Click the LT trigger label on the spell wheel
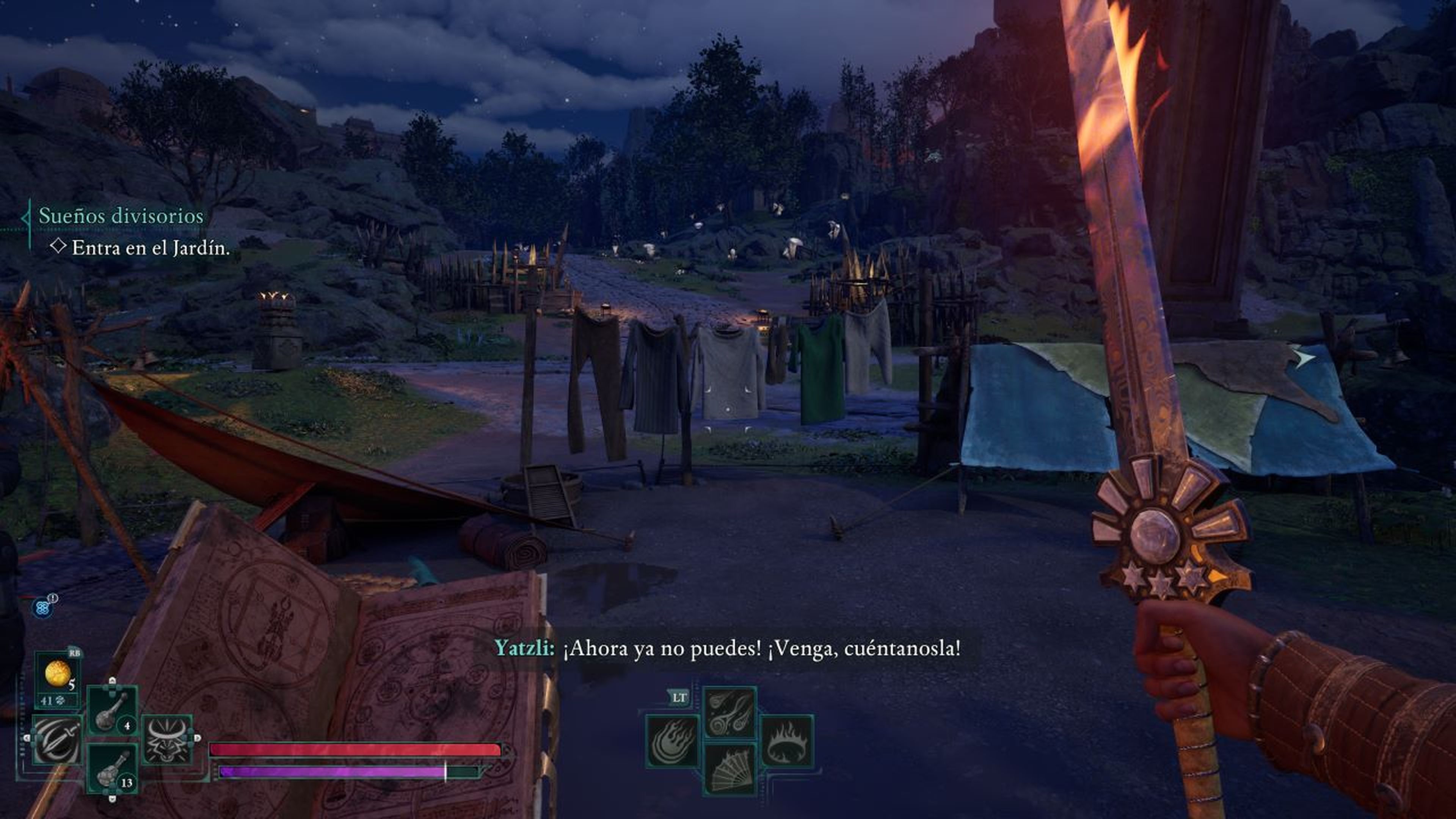 [x=679, y=698]
